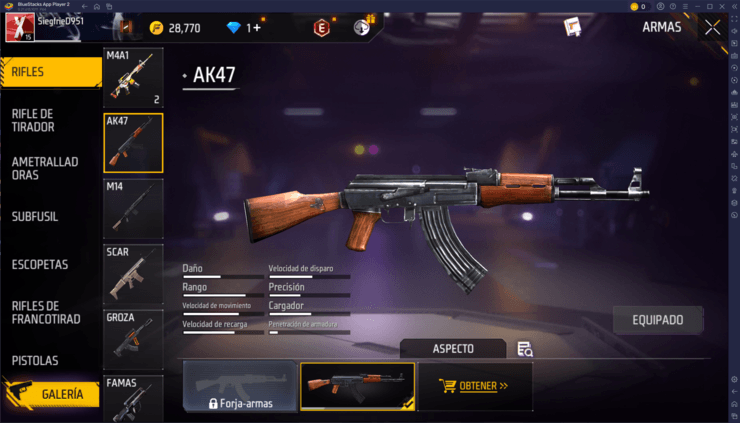The image size is (740, 423).
Task: Click OBTENER to get more skins
Action: (475, 386)
